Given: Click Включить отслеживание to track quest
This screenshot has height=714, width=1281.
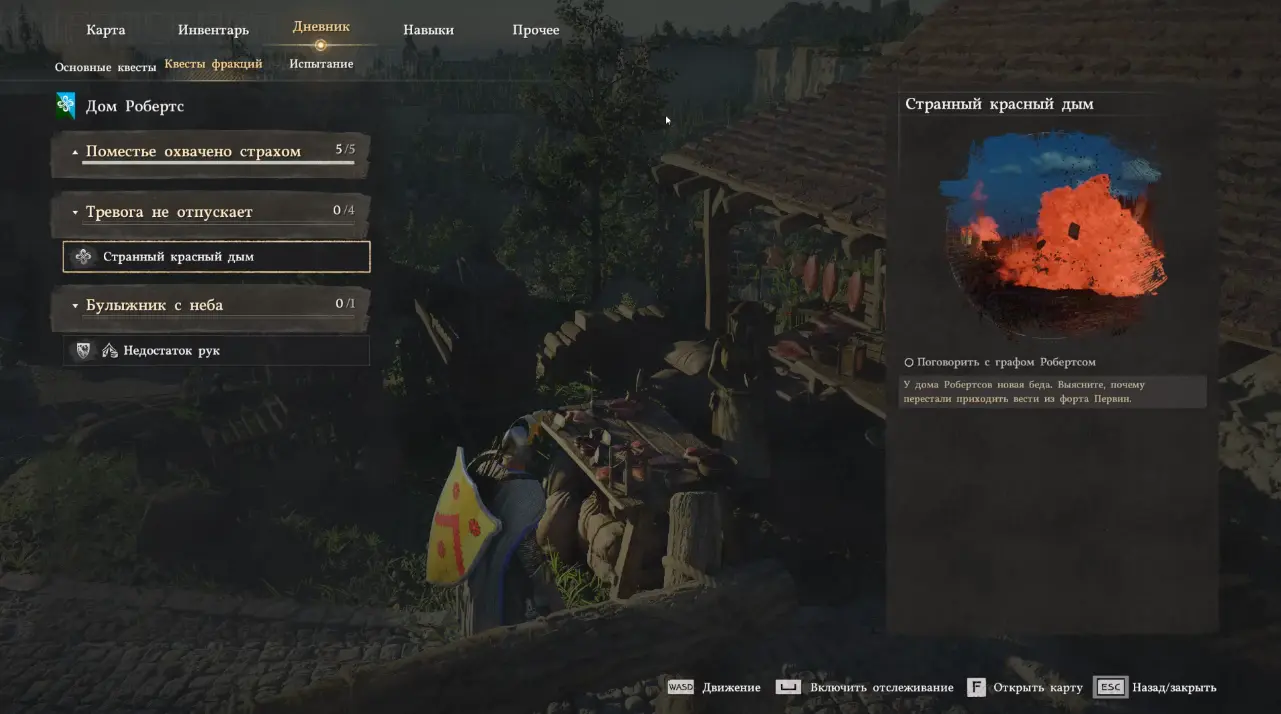Looking at the screenshot, I should [867, 688].
